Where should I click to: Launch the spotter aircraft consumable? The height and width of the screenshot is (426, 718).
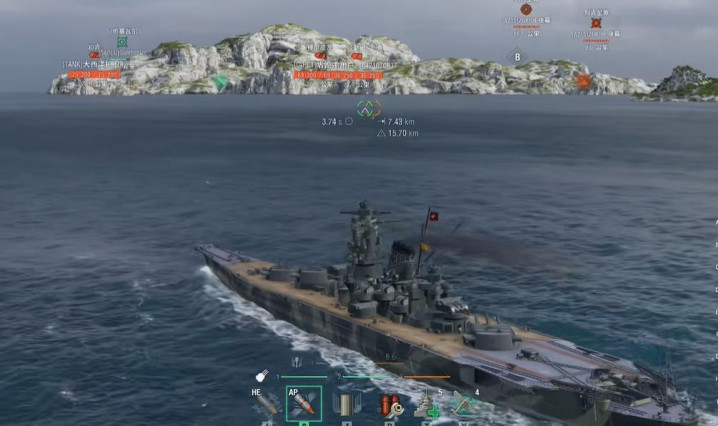click(463, 405)
